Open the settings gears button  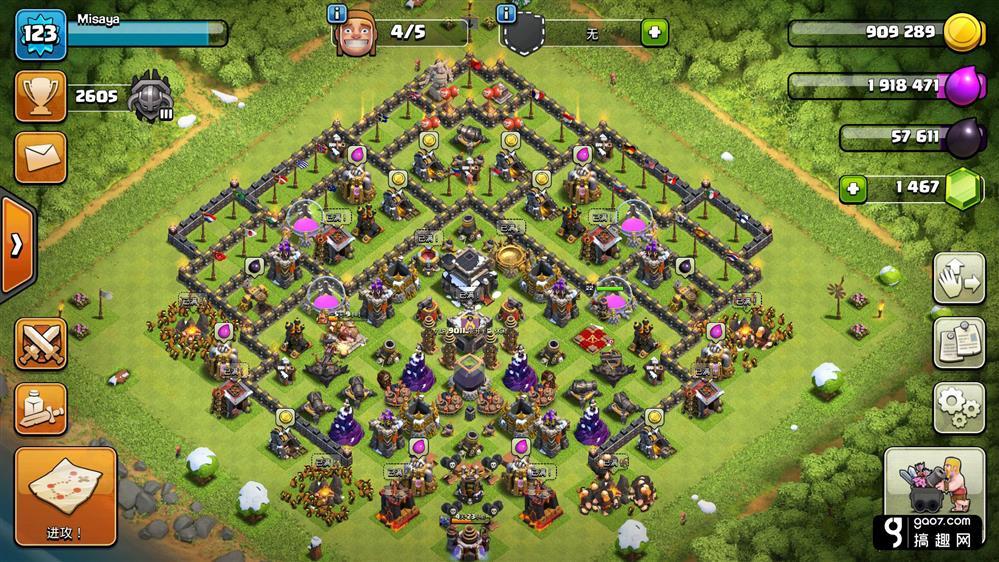point(958,405)
